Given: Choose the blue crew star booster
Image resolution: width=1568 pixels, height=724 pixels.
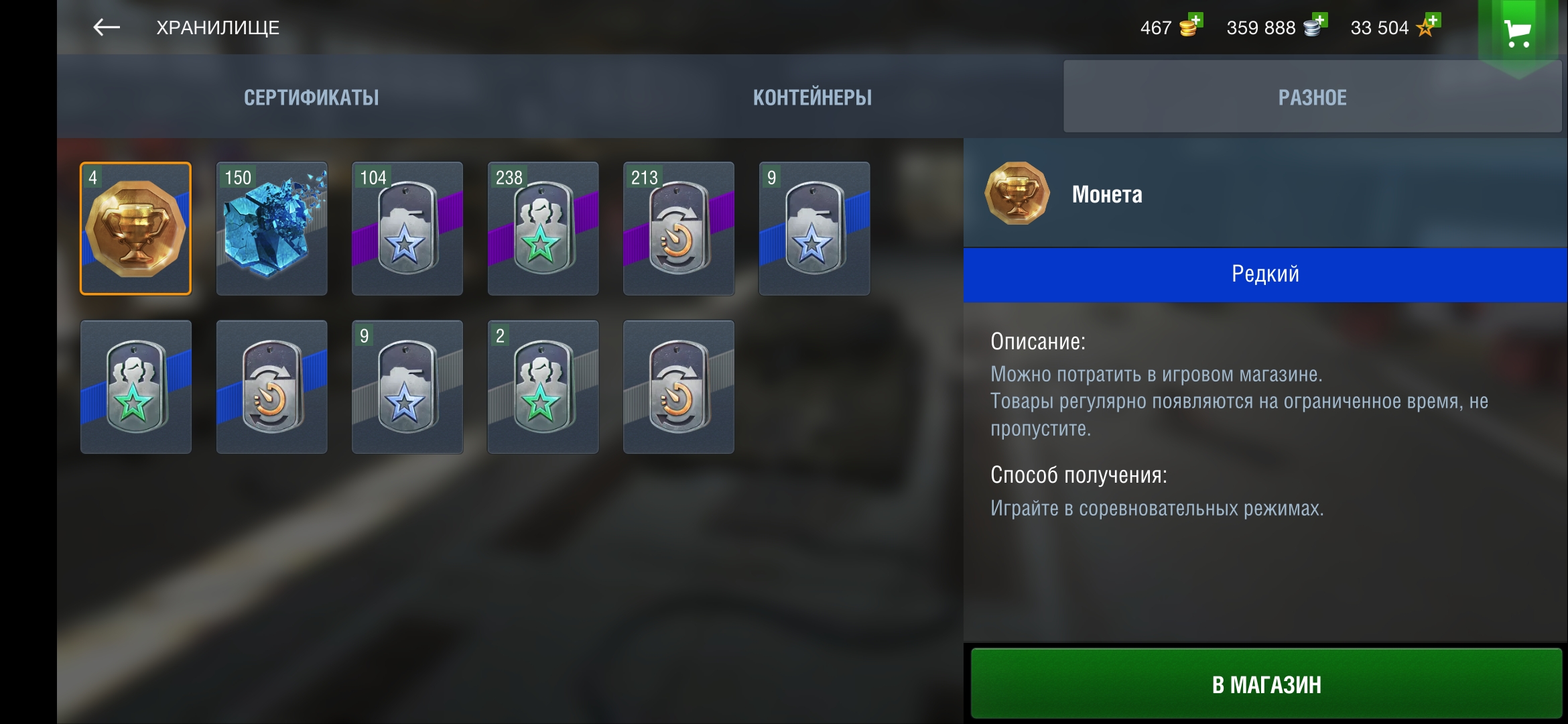Looking at the screenshot, I should pyautogui.click(x=136, y=387).
